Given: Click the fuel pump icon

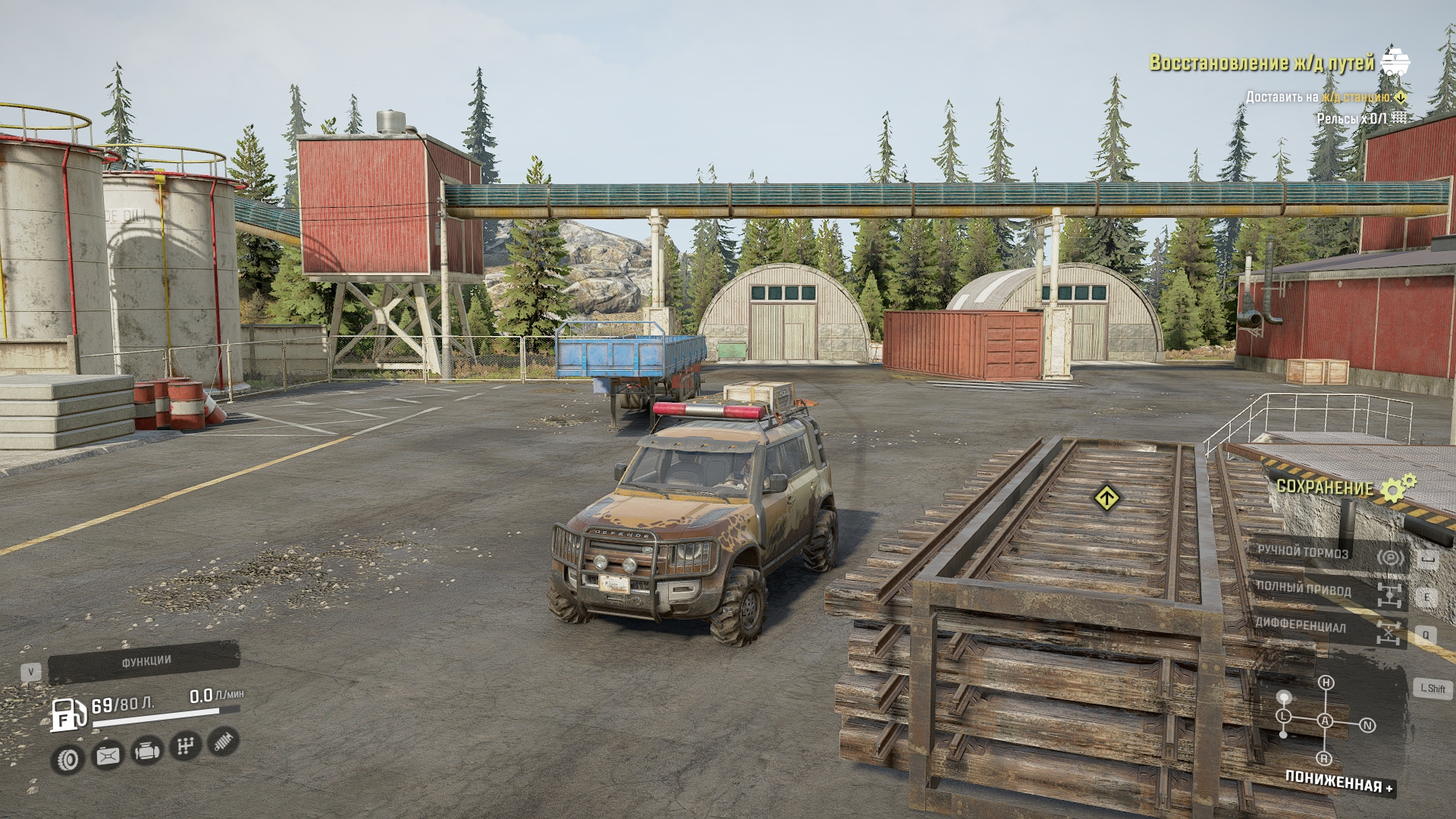Looking at the screenshot, I should pos(67,714).
